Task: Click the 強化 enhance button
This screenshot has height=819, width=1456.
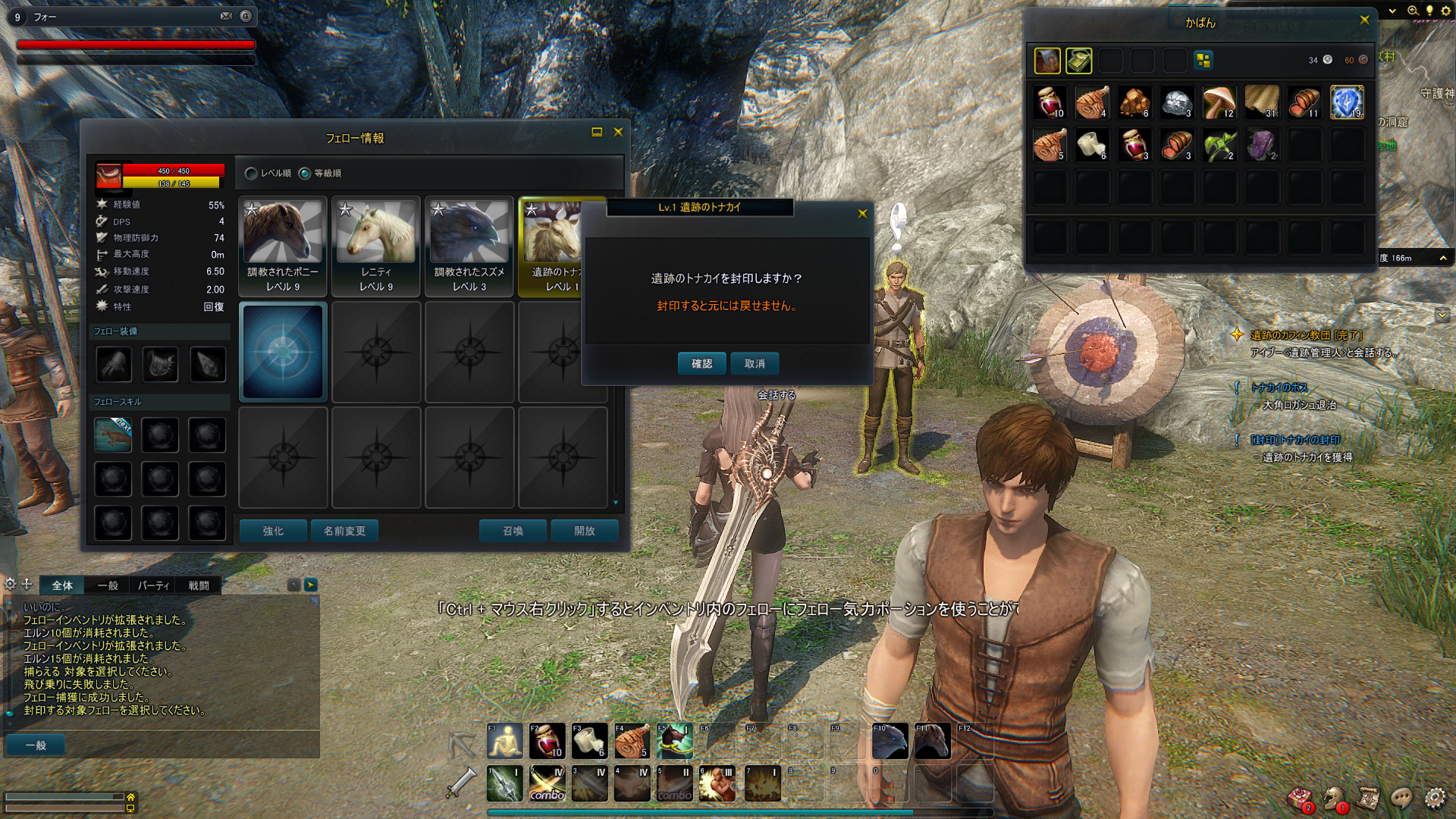Action: click(273, 531)
